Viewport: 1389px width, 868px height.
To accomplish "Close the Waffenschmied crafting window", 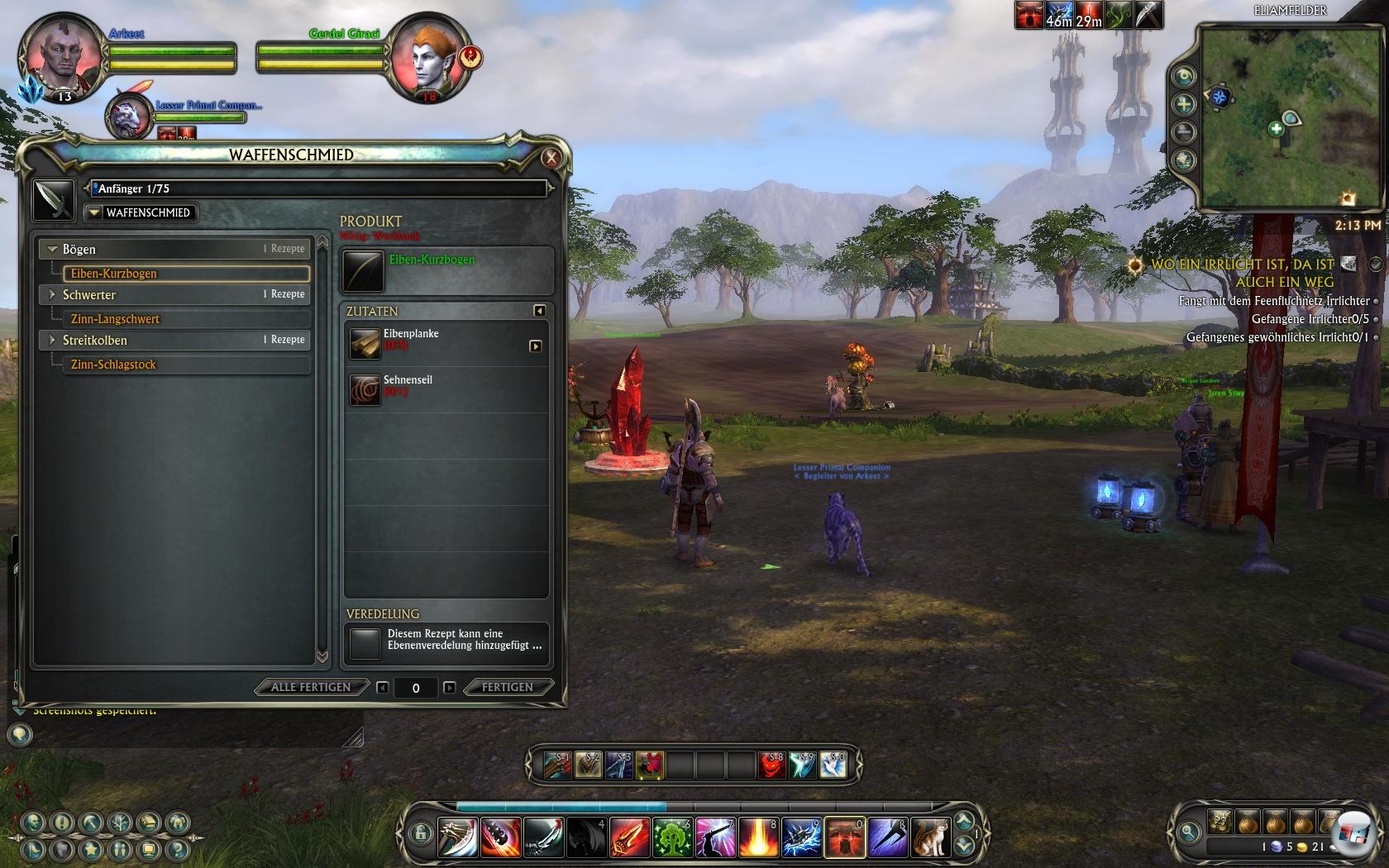I will tap(551, 158).
